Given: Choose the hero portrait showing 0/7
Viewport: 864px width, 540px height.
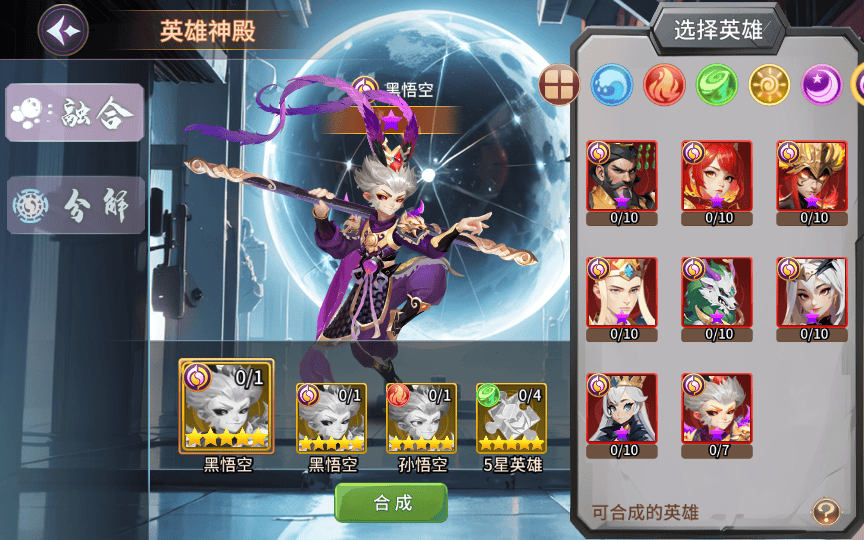Looking at the screenshot, I should click(x=716, y=409).
